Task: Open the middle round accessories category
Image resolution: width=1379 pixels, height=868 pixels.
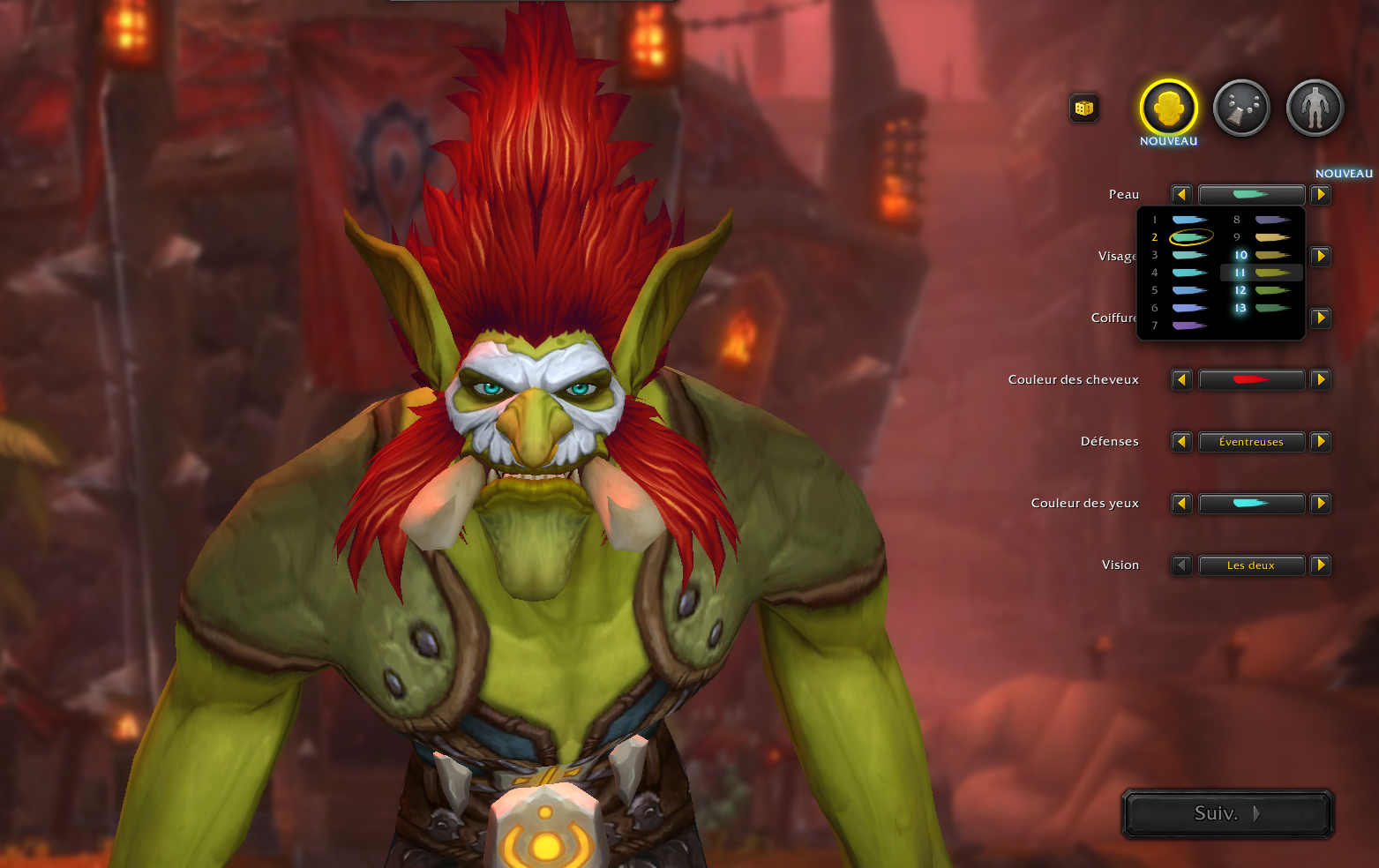Action: pyautogui.click(x=1241, y=108)
